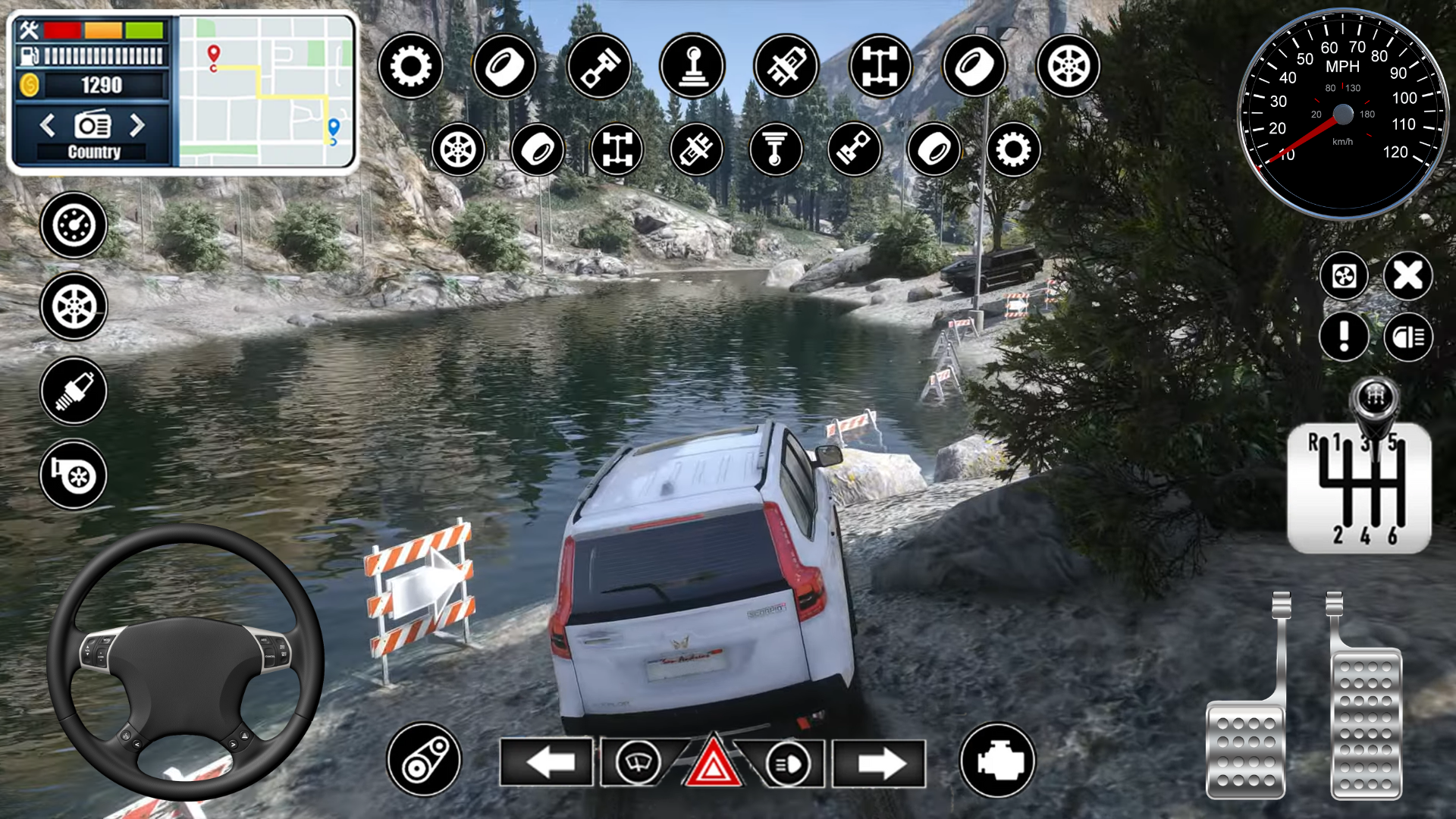Select the alloy wheel rim customization icon
Image resolution: width=1456 pixels, height=819 pixels.
1068,67
